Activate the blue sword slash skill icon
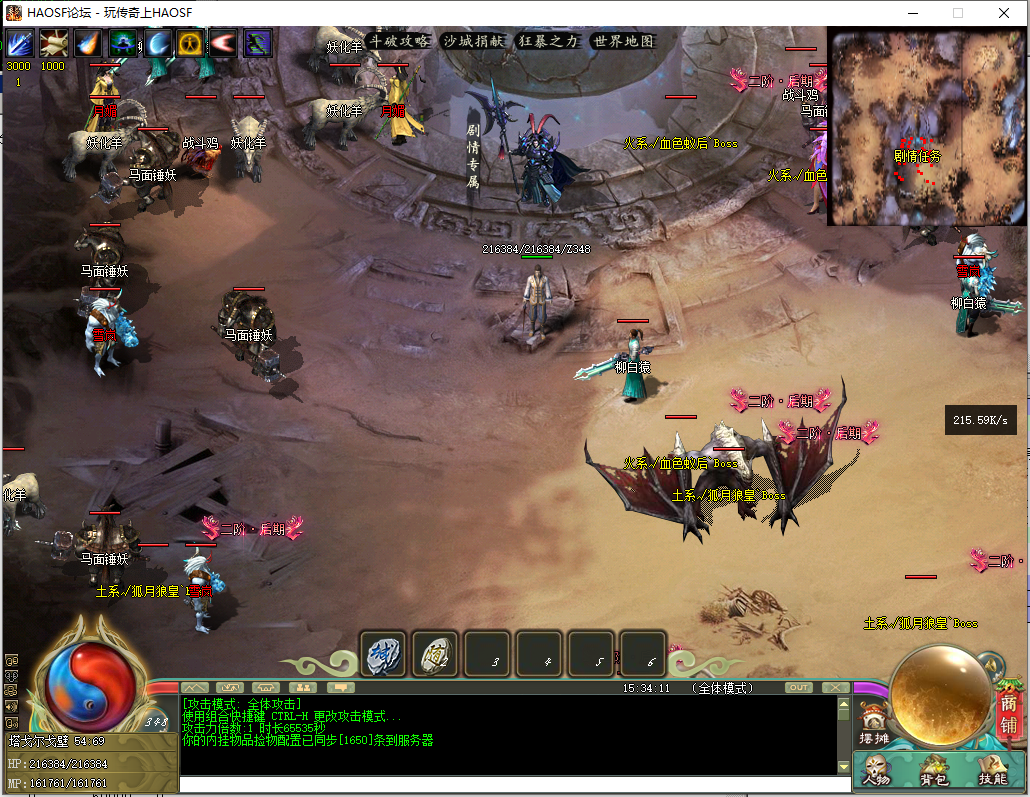The width and height of the screenshot is (1030, 797). tap(19, 43)
